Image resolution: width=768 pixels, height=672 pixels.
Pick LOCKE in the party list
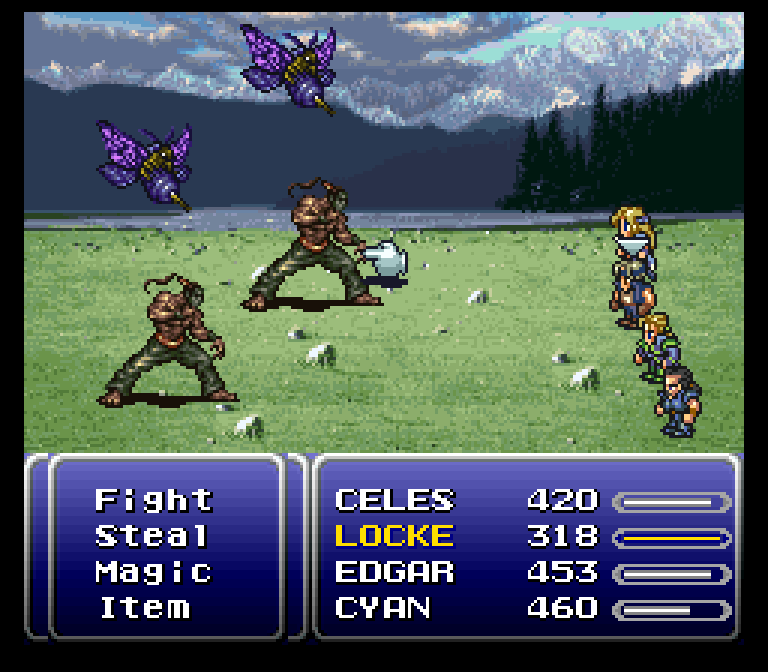click(394, 536)
